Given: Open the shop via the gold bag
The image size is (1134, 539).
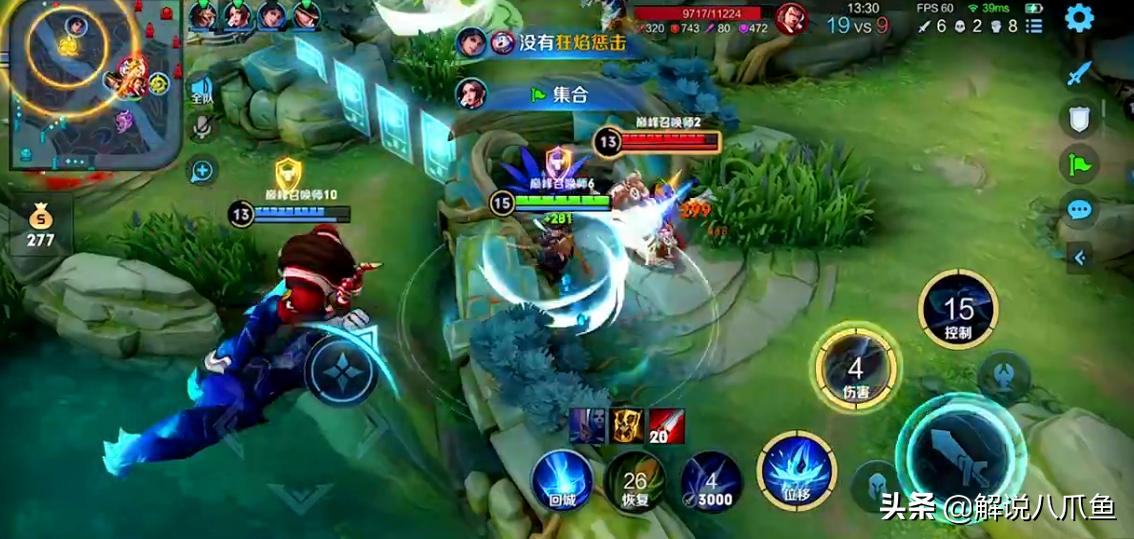Looking at the screenshot, I should tap(40, 224).
